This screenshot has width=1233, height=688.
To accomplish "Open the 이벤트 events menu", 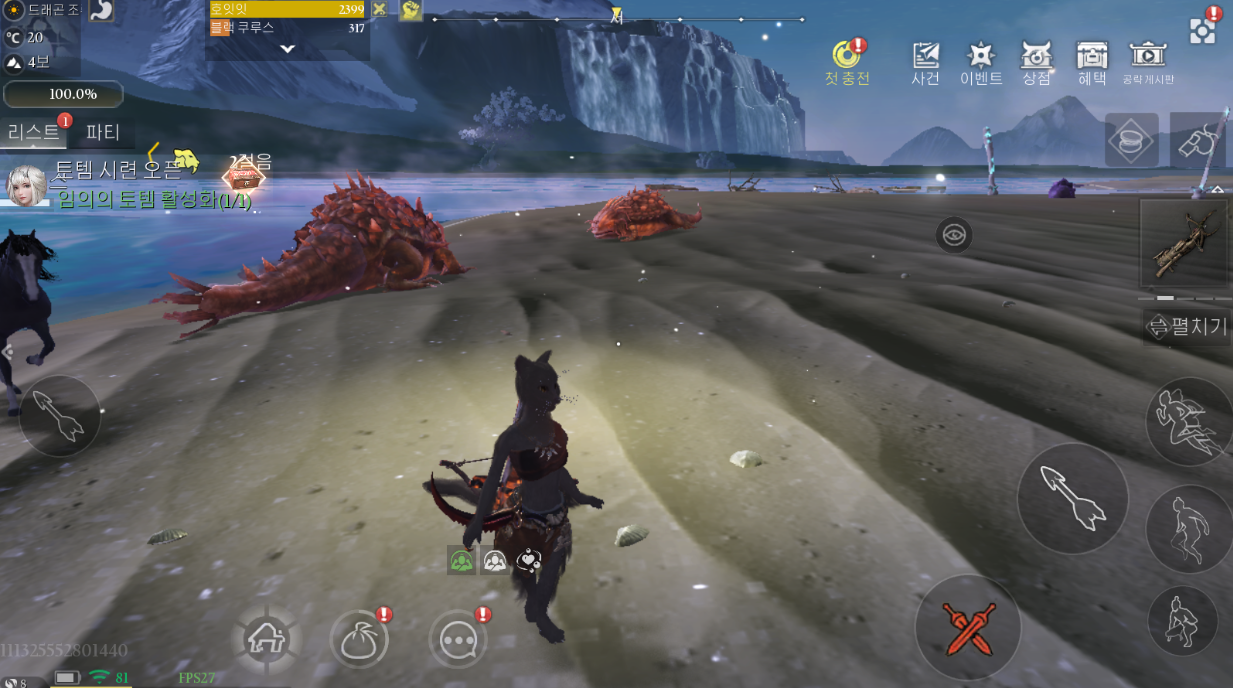I will pos(980,61).
